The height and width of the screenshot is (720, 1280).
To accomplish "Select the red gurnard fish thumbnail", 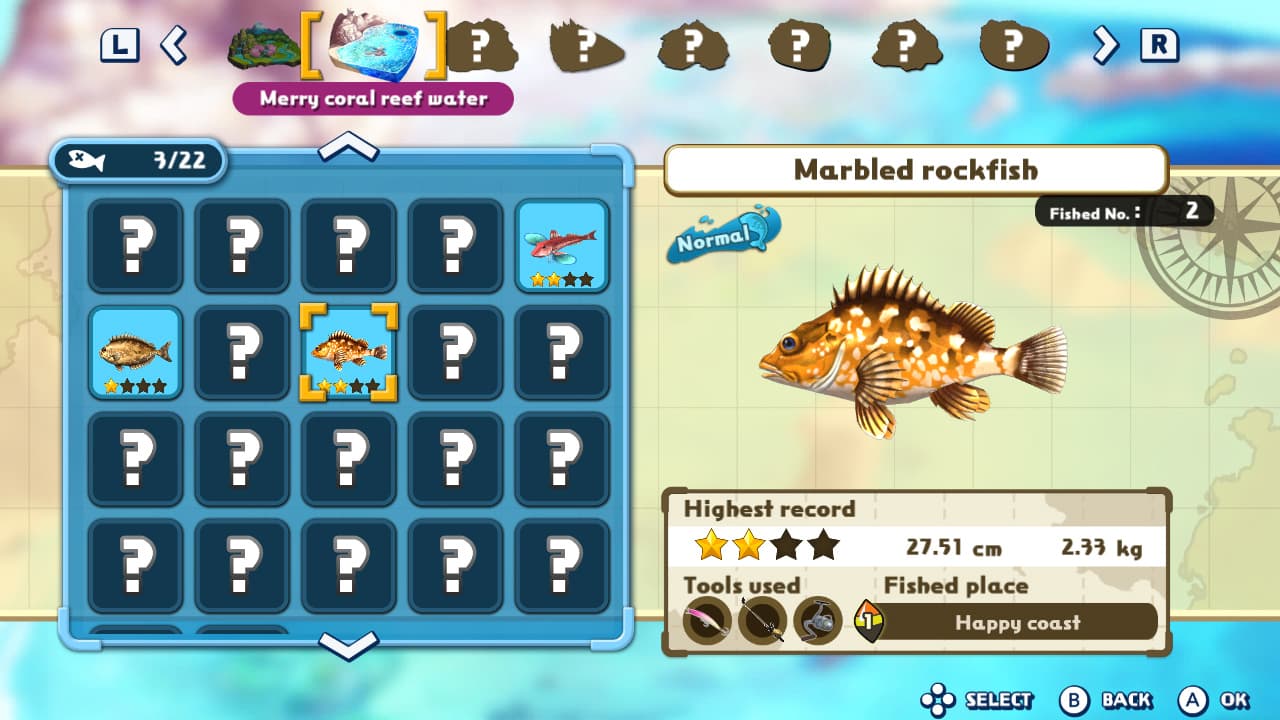I will pos(561,245).
